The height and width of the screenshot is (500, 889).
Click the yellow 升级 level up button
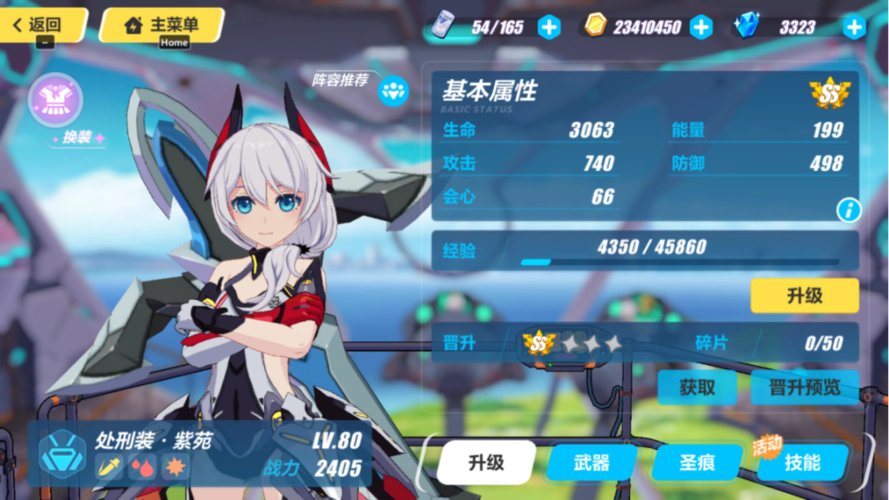click(804, 296)
